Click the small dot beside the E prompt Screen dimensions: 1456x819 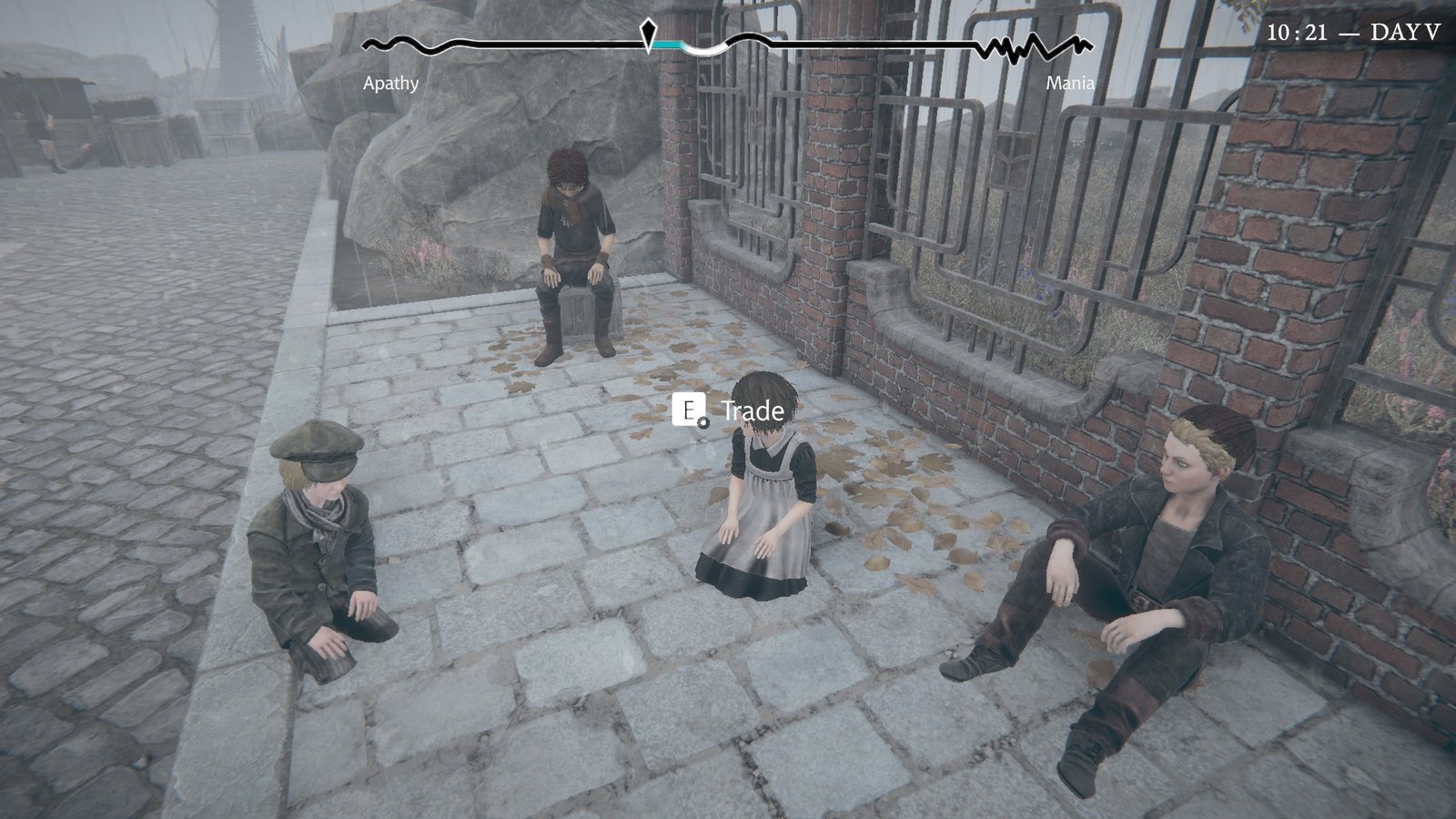click(705, 421)
